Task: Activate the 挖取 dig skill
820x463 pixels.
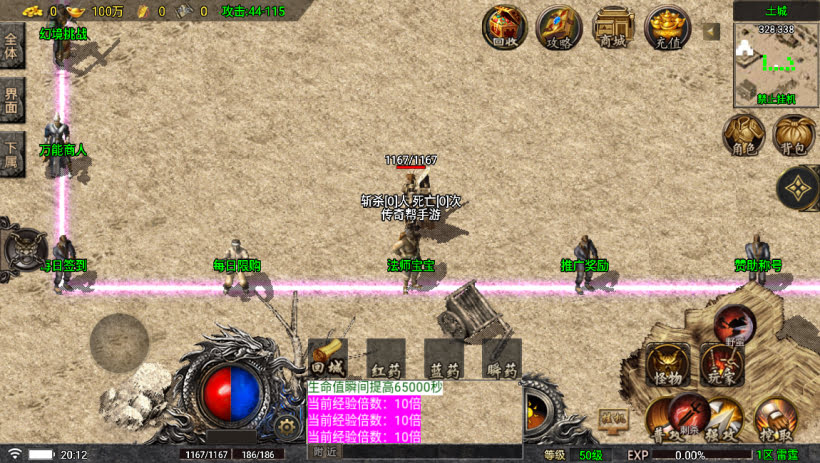Action: [775, 419]
